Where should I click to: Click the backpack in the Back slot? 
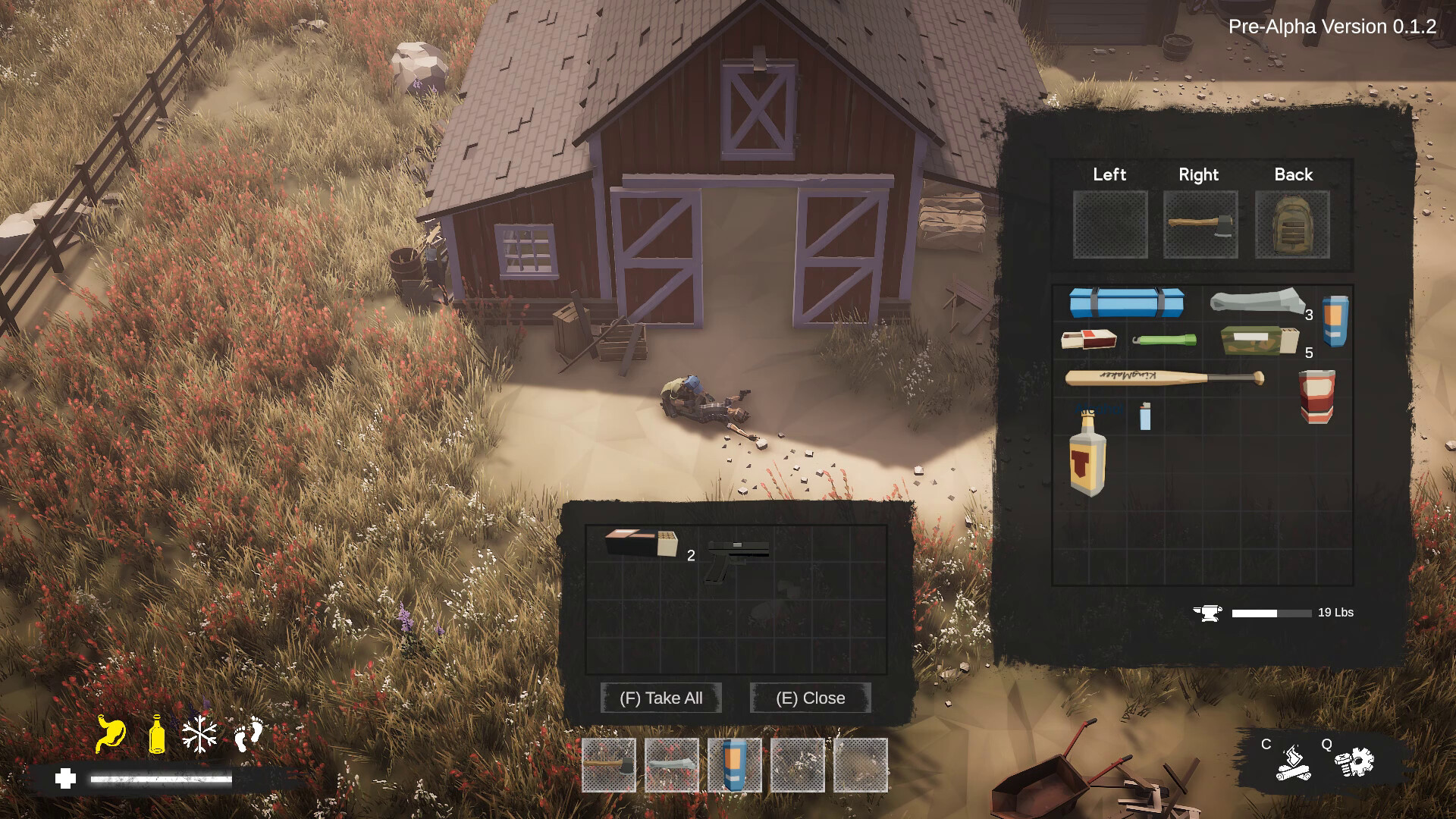point(1292,224)
